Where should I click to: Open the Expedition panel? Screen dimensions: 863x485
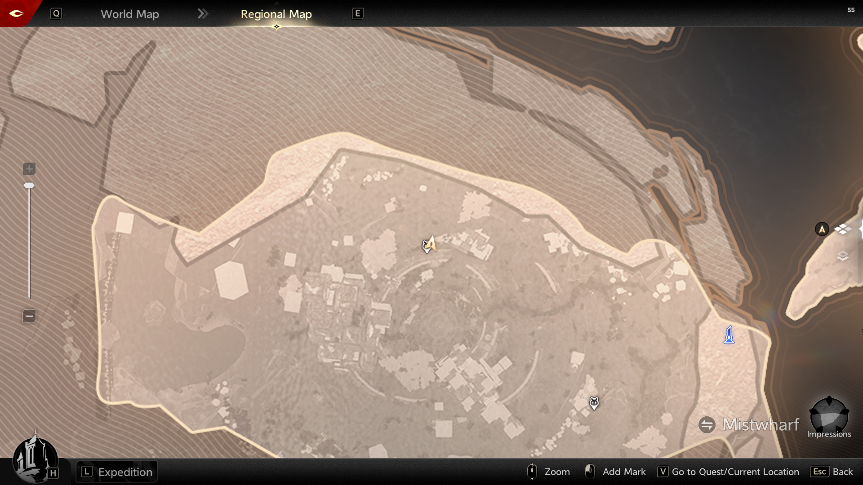pos(117,472)
